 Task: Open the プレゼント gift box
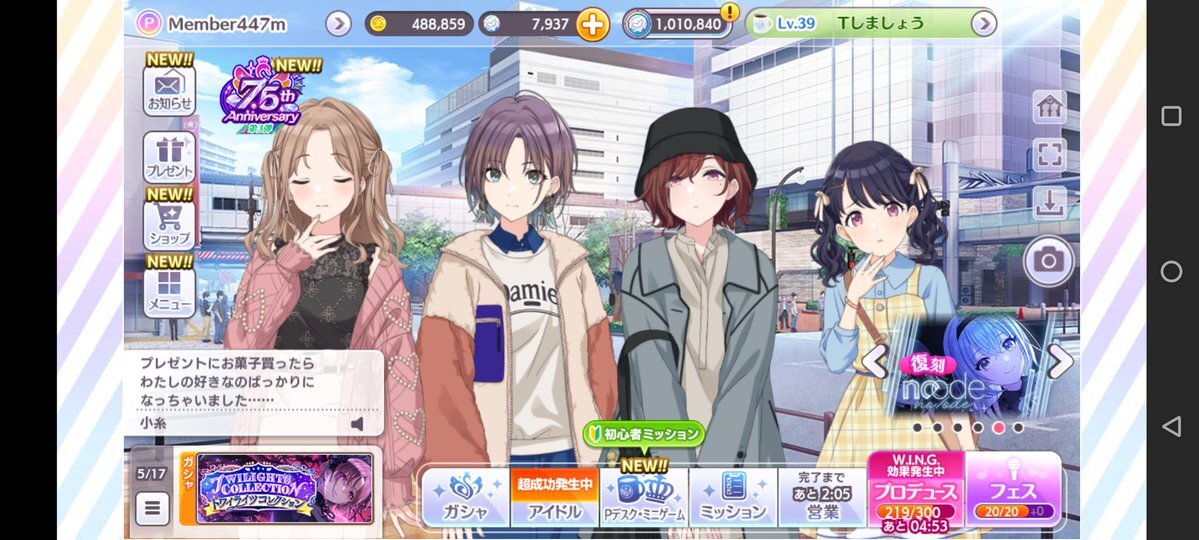(169, 157)
